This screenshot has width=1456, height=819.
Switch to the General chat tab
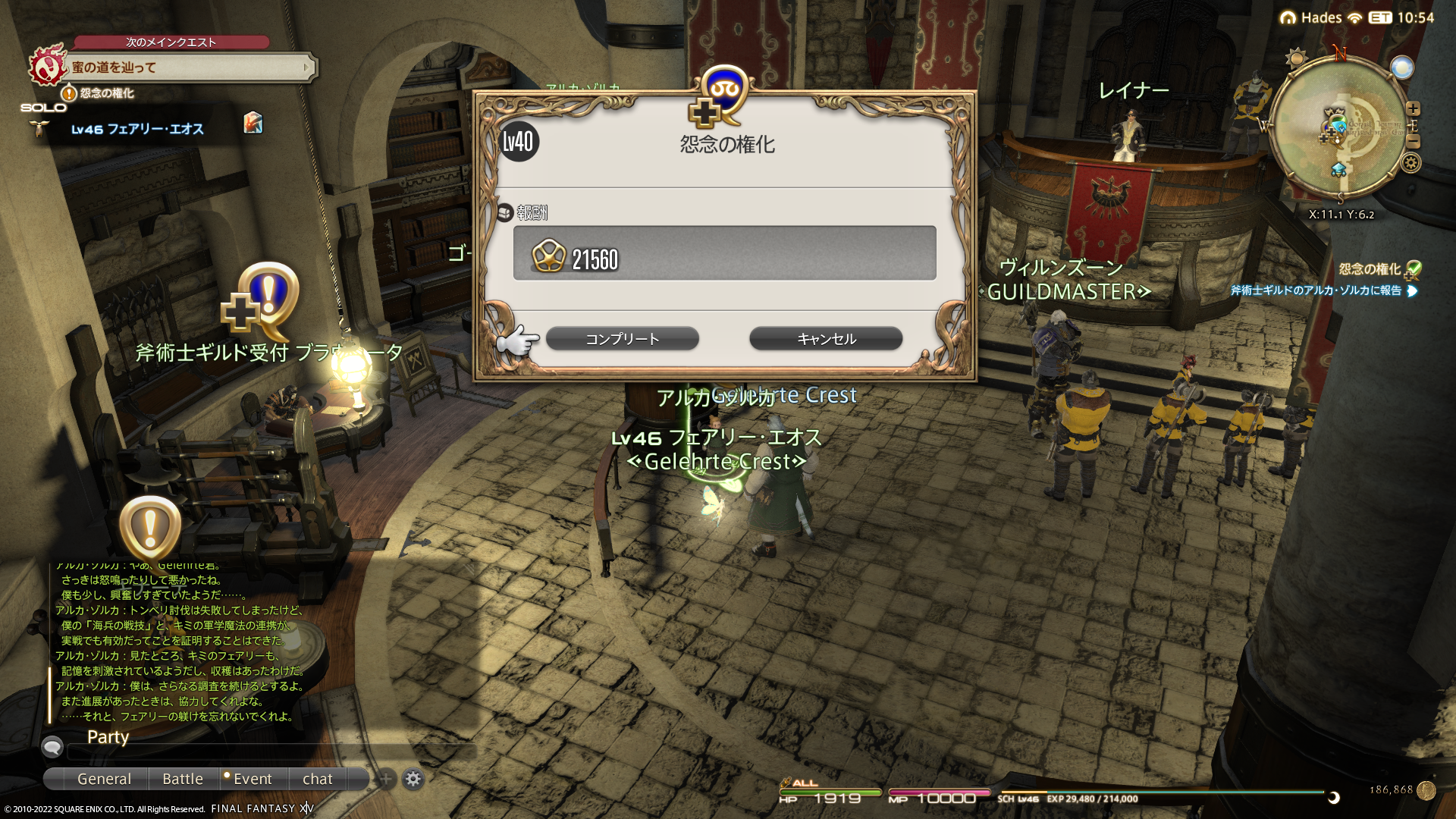click(104, 779)
